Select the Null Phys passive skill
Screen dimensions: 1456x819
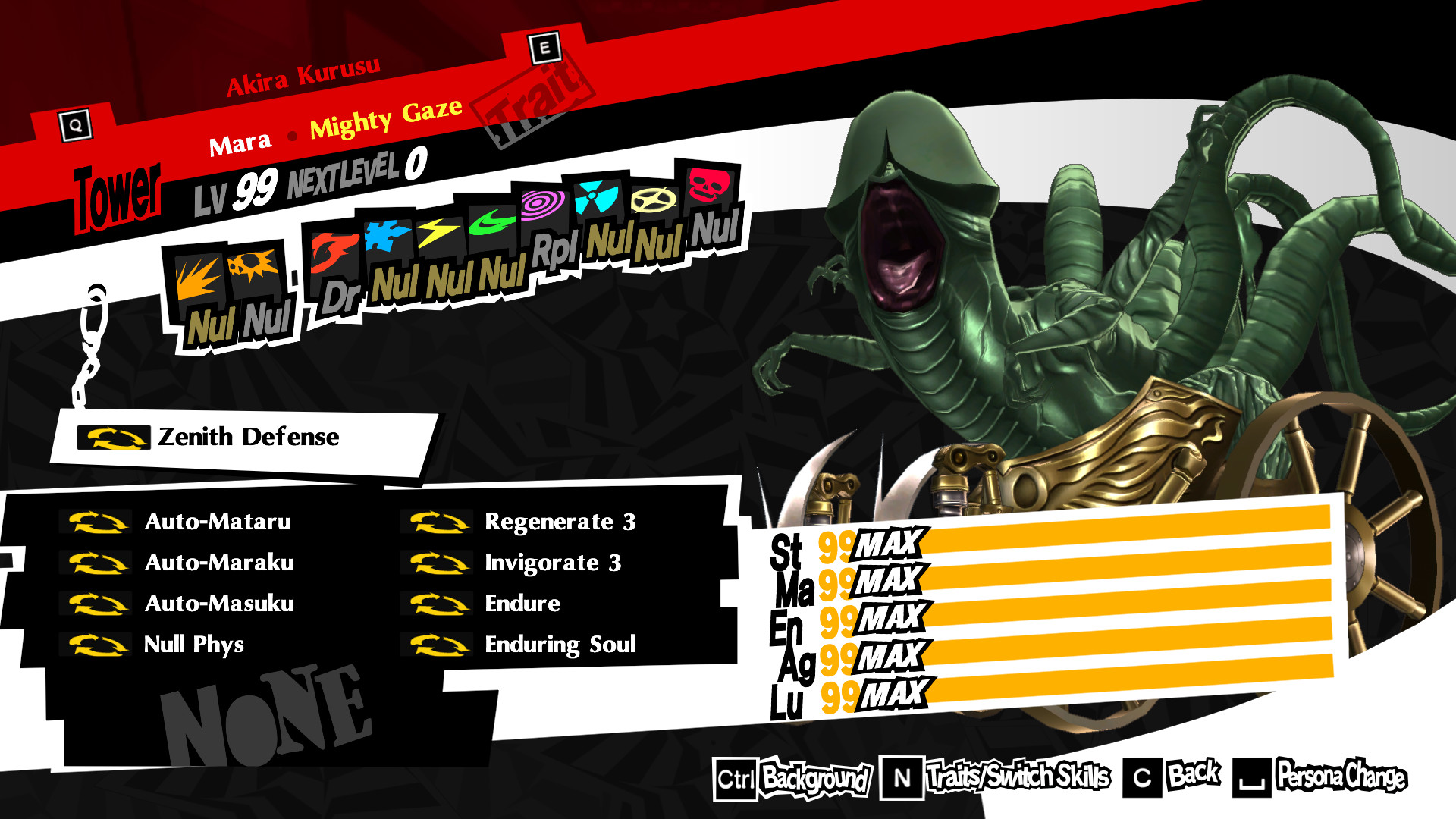click(193, 645)
